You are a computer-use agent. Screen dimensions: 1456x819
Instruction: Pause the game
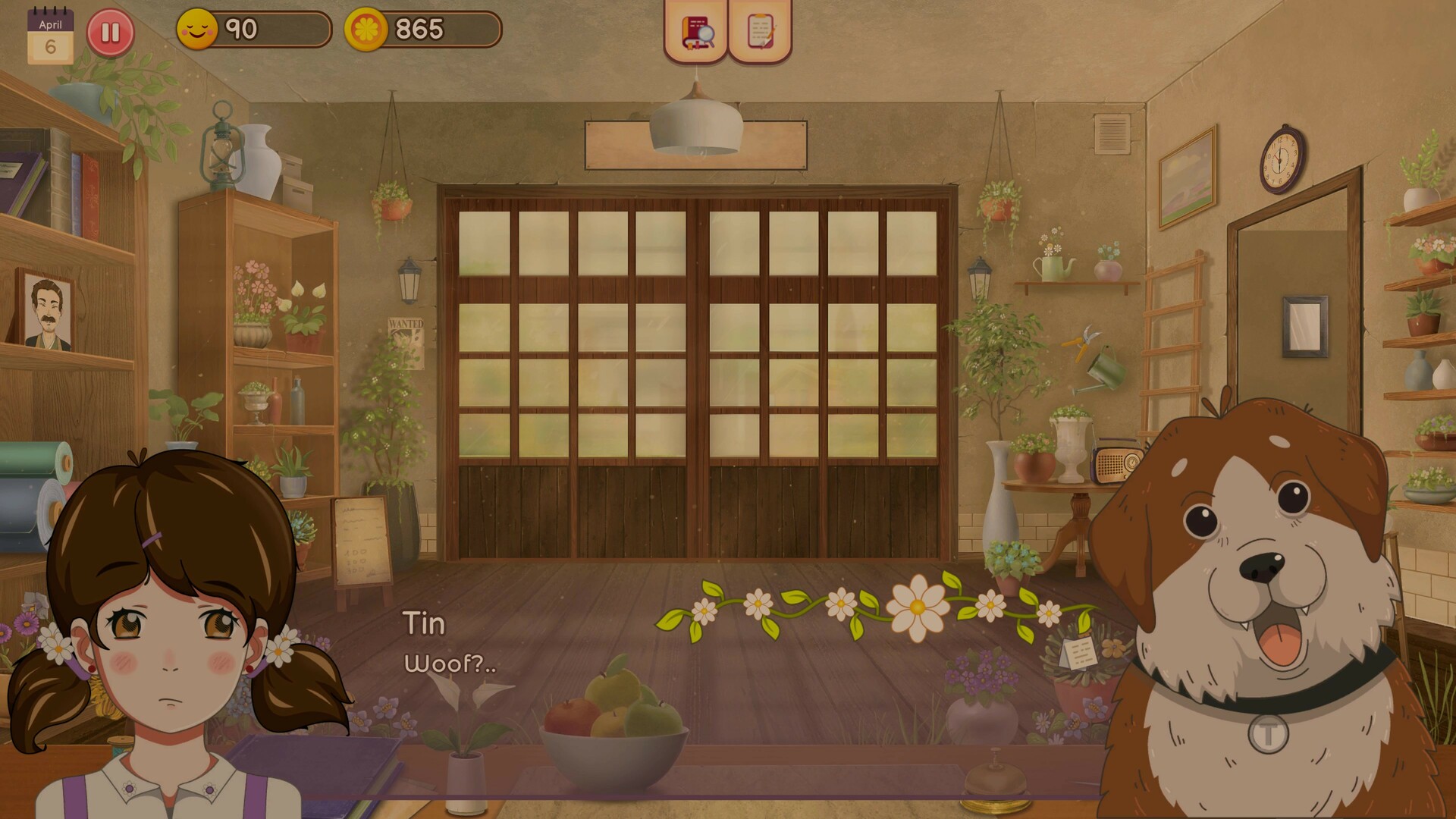coord(110,32)
